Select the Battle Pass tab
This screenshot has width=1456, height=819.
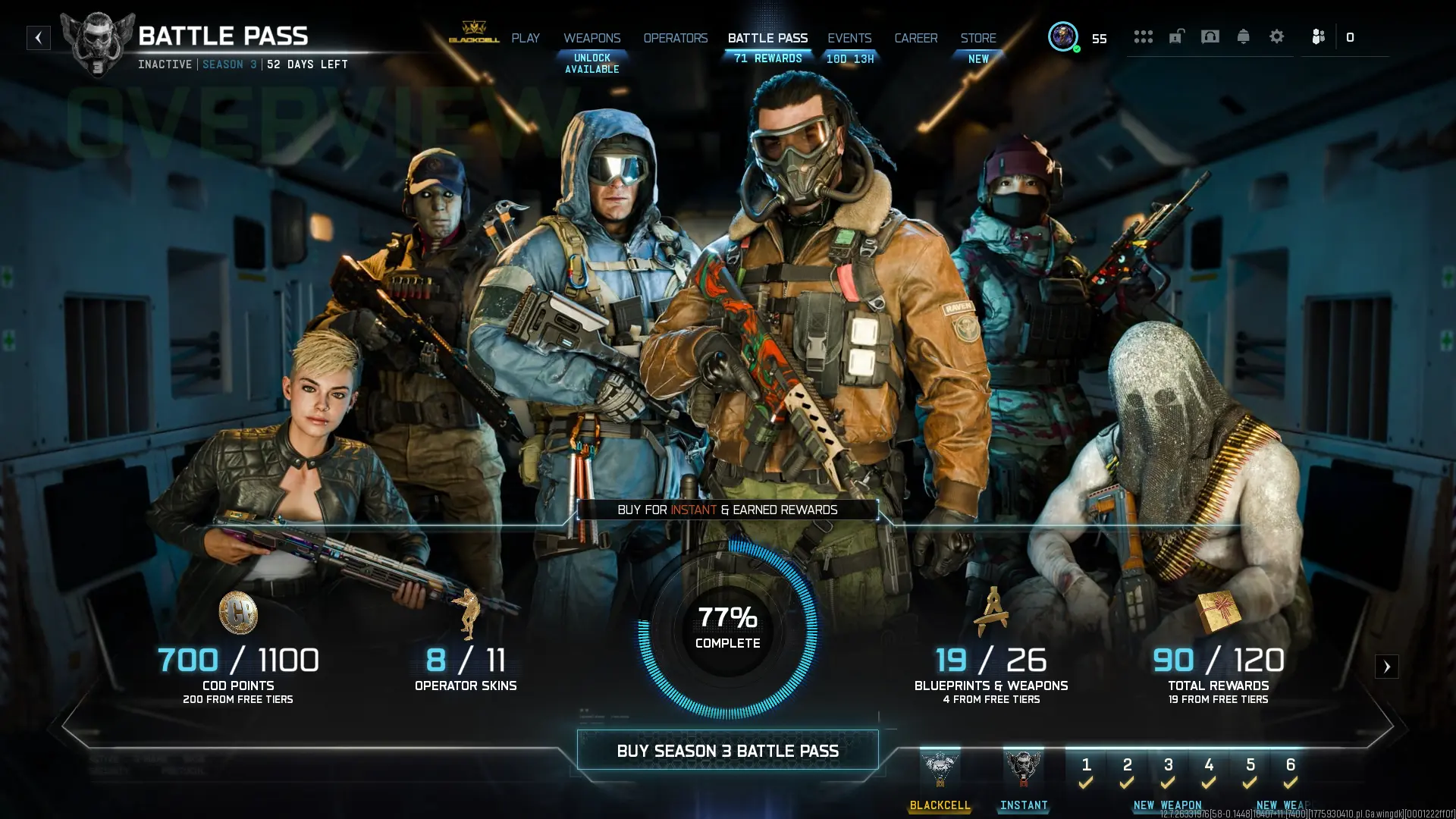pyautogui.click(x=767, y=38)
